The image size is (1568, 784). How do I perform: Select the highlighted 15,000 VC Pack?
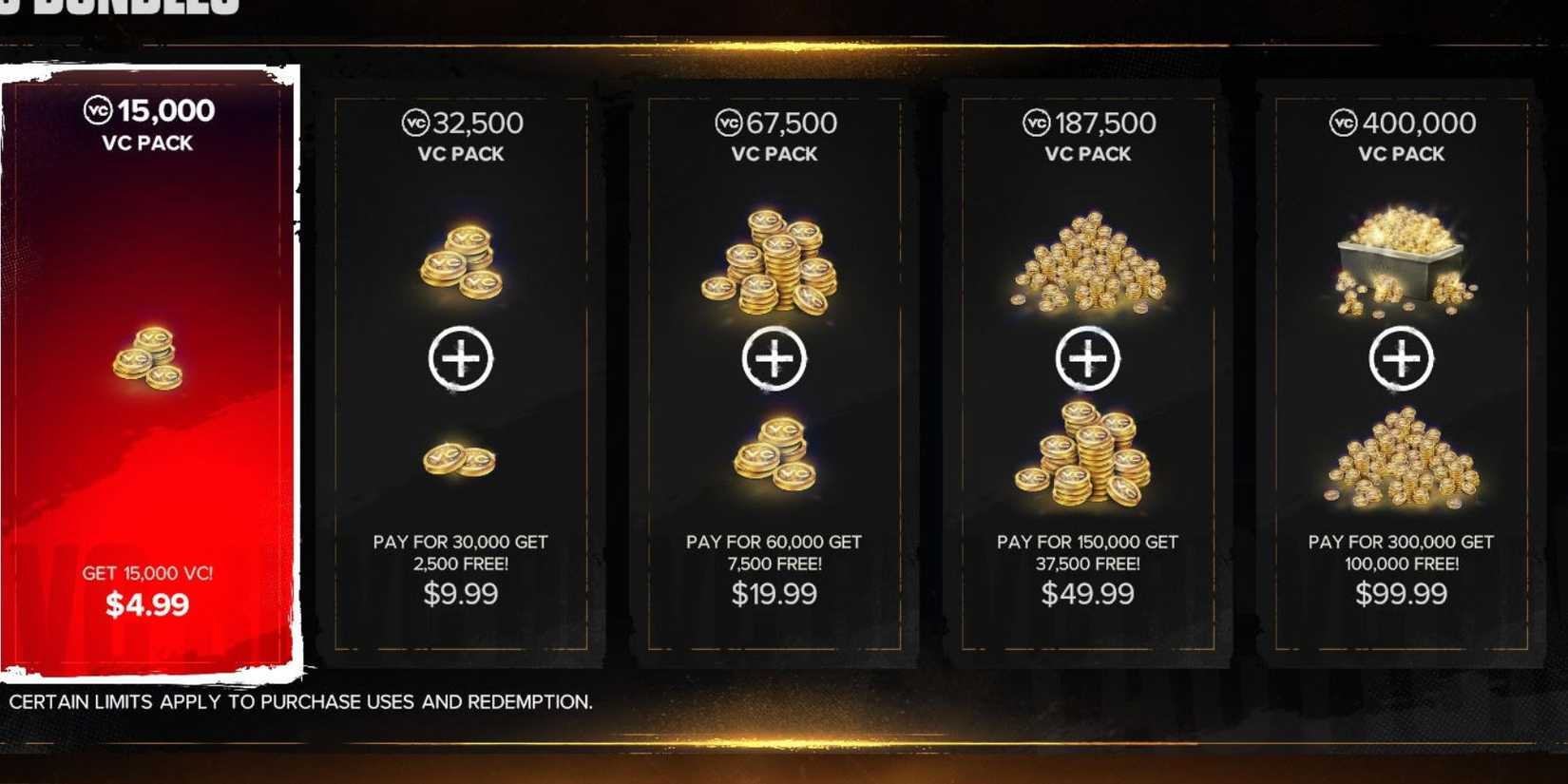(x=143, y=371)
